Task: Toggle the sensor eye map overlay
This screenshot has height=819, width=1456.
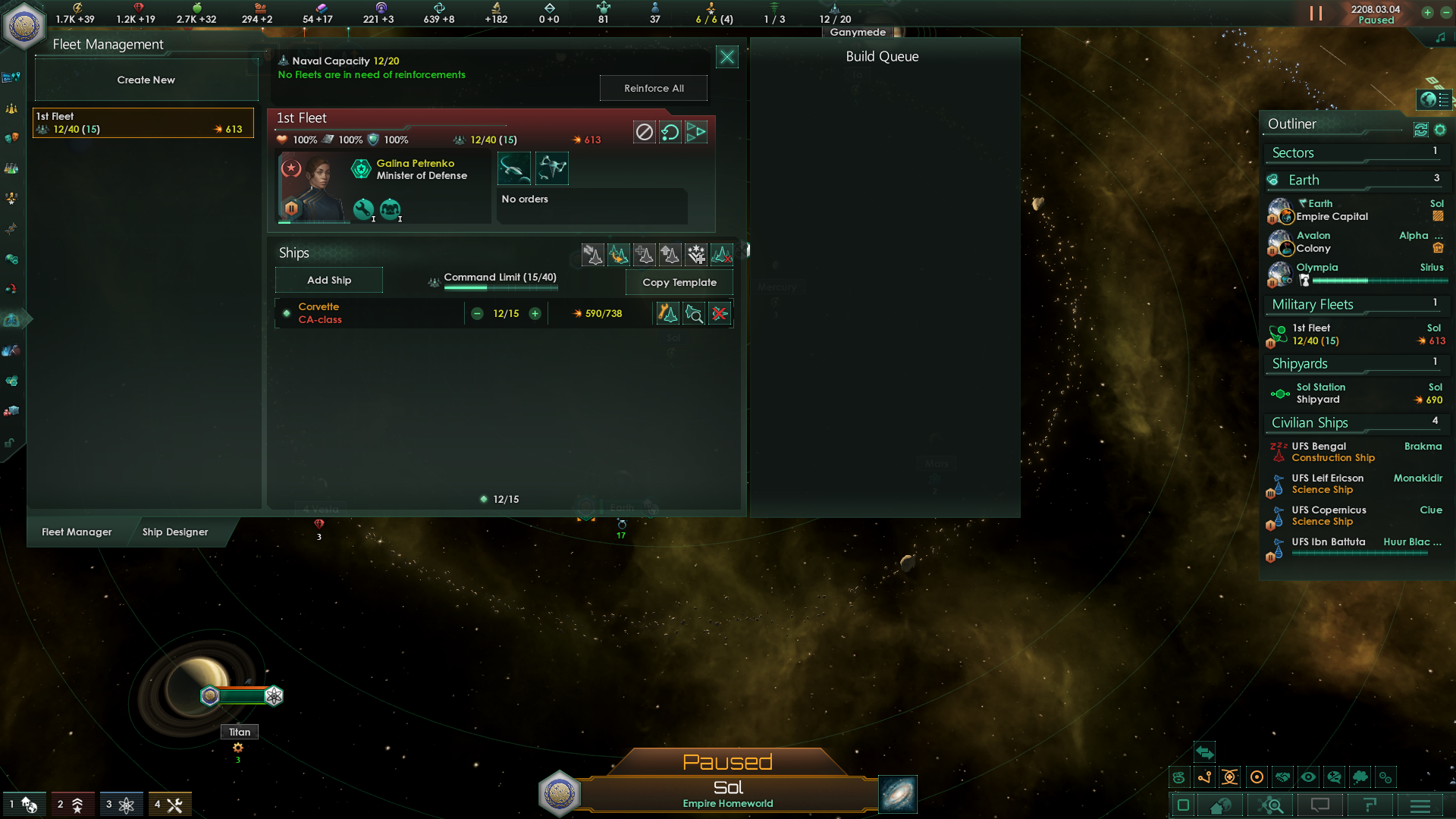Action: click(1308, 777)
